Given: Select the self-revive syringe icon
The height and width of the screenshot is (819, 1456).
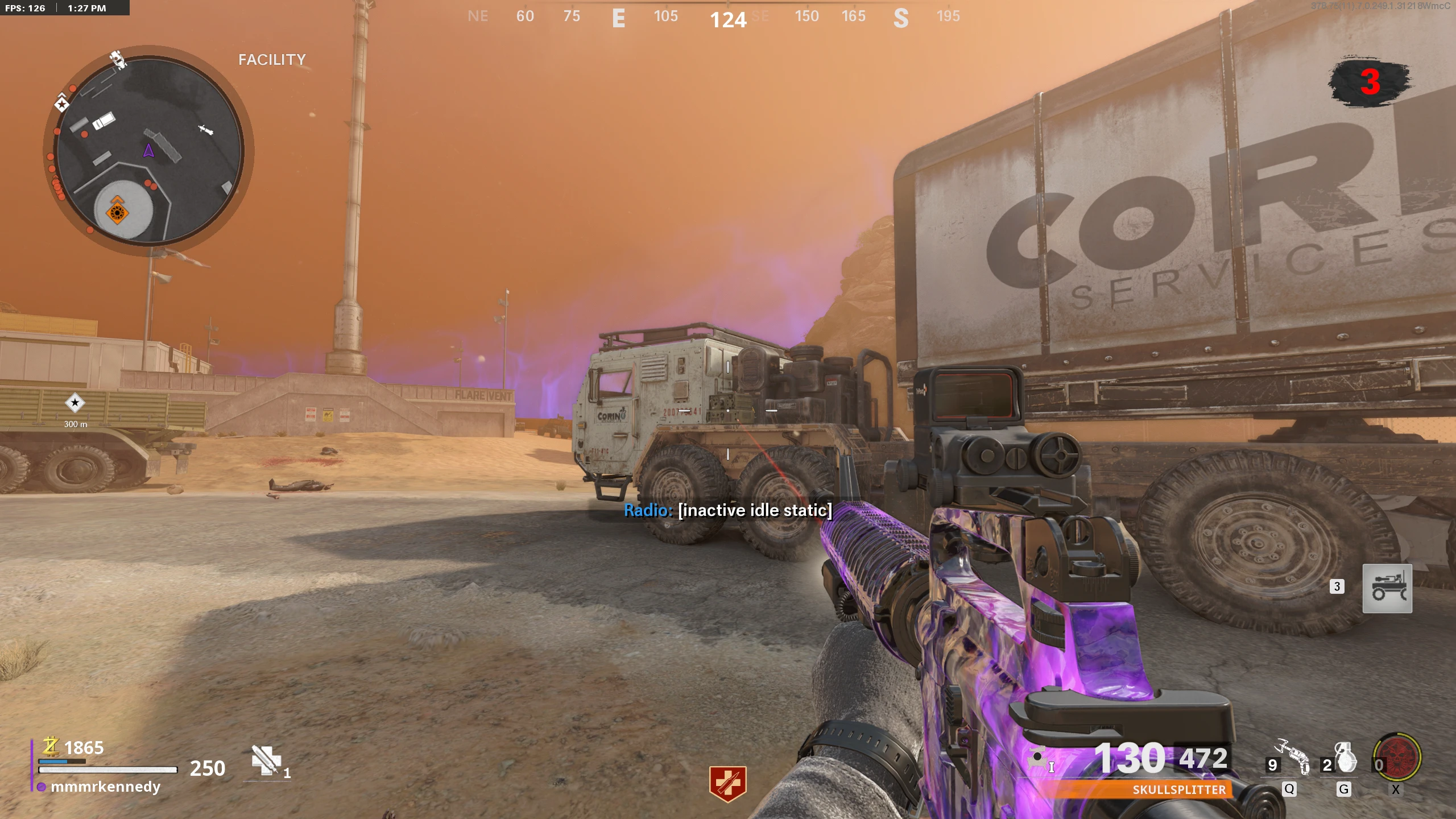Looking at the screenshot, I should tap(266, 760).
